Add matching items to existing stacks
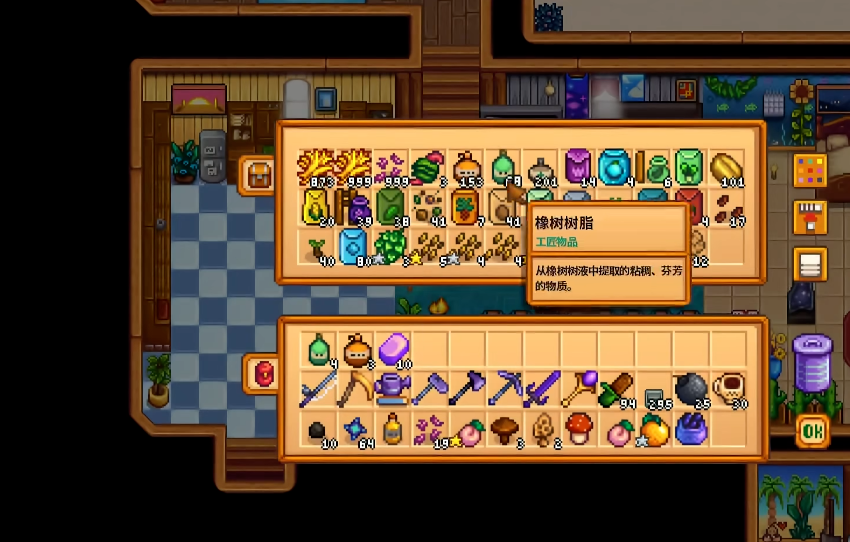The height and width of the screenshot is (542, 850). tap(809, 217)
